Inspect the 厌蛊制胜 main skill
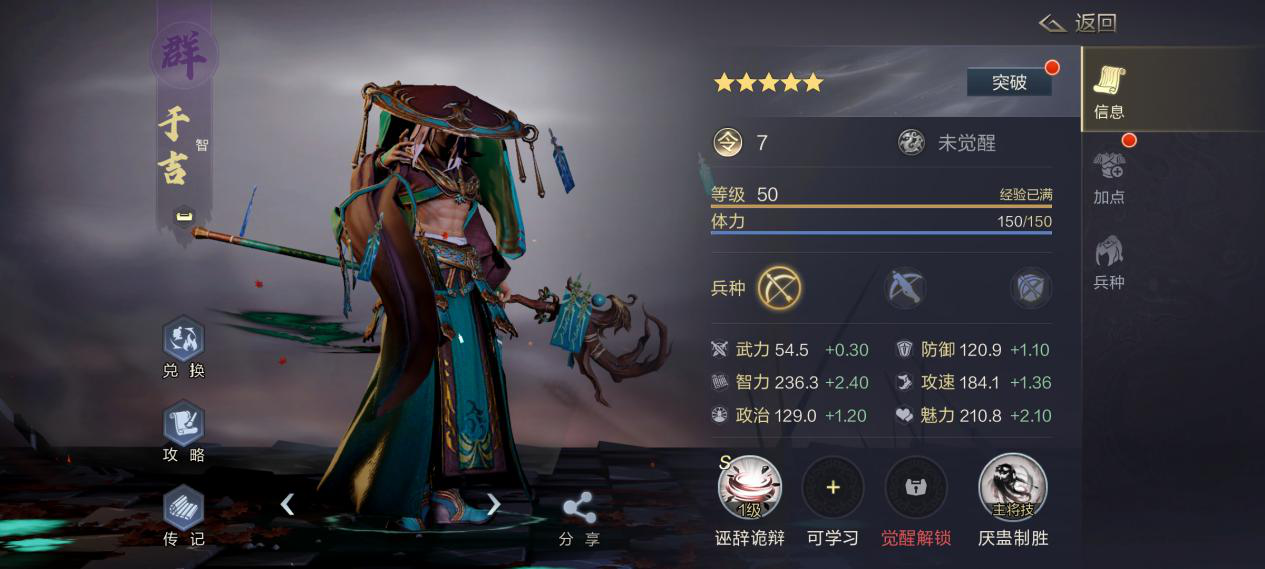 coord(1012,488)
